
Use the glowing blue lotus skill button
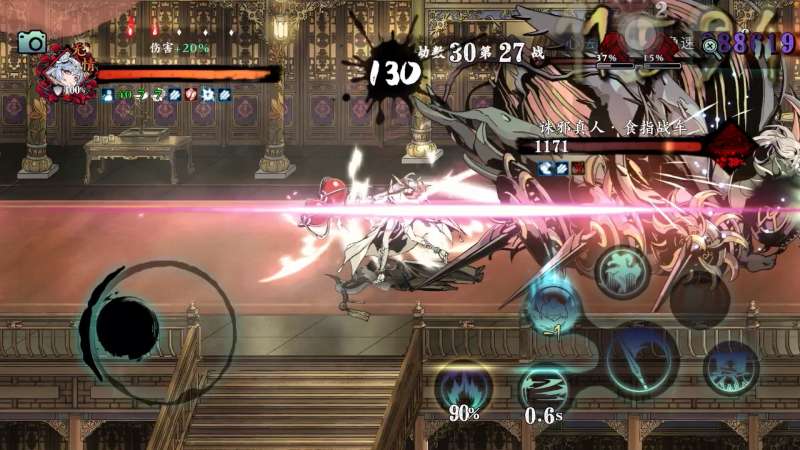pos(550,306)
